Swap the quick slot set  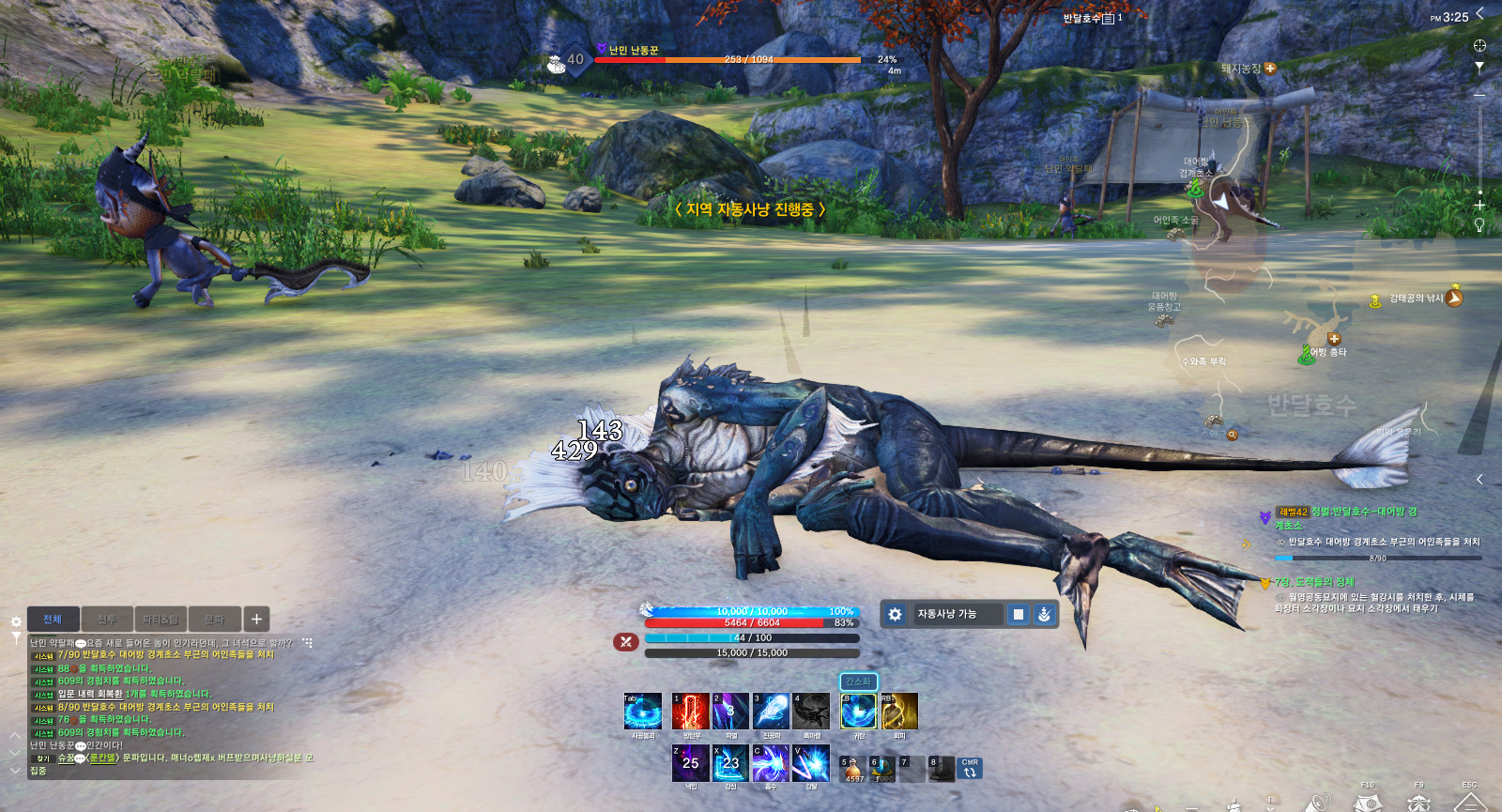point(970,770)
